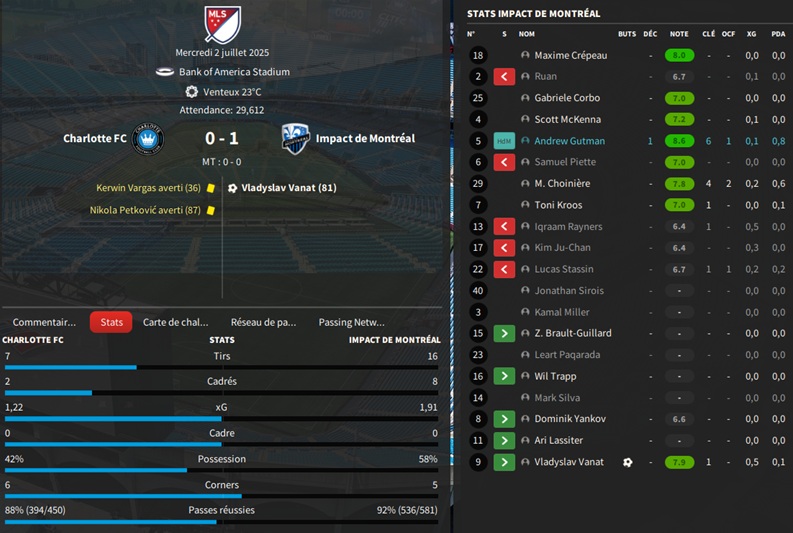Choose M. Choinière in the player list
The width and height of the screenshot is (793, 533).
click(562, 184)
